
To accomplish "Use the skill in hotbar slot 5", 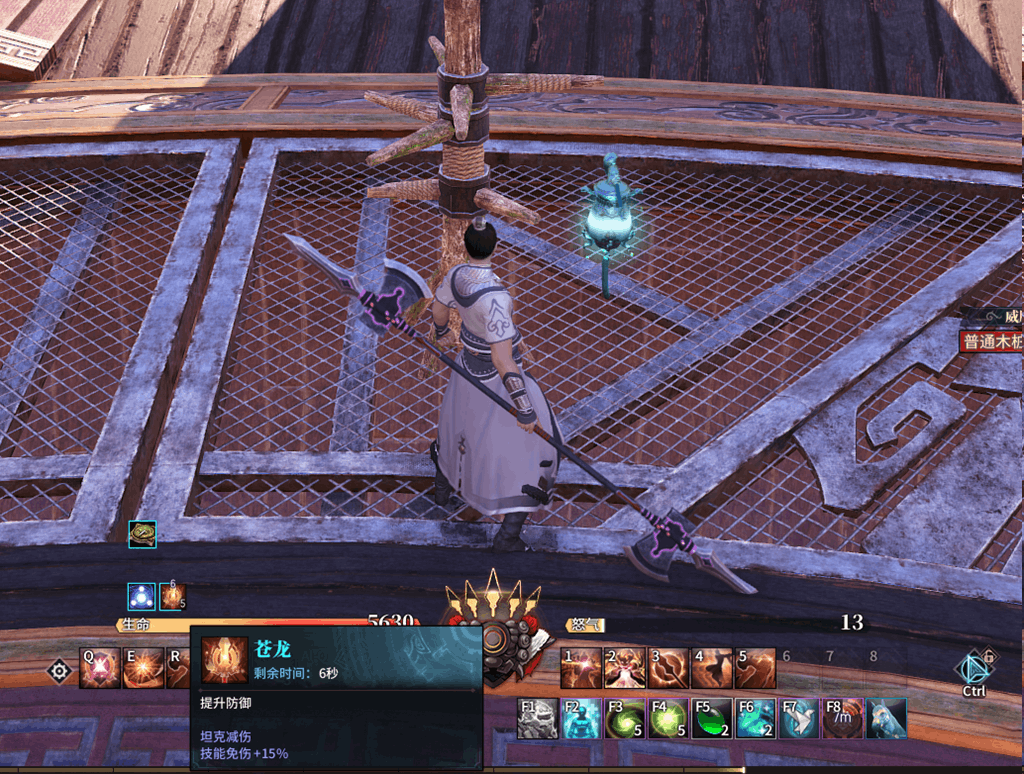I will pyautogui.click(x=755, y=668).
